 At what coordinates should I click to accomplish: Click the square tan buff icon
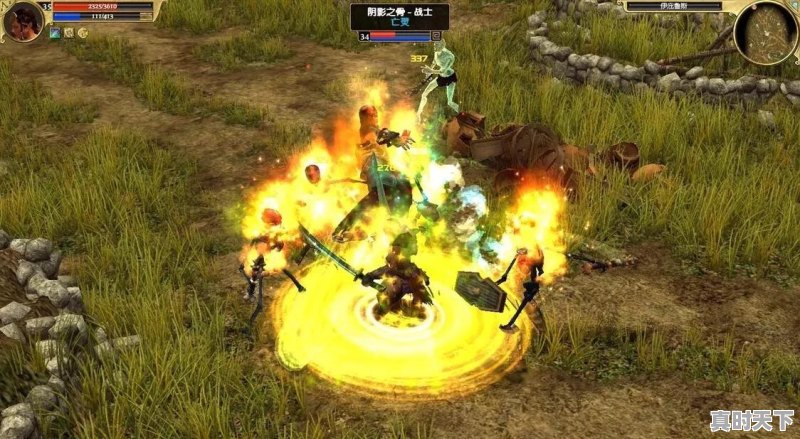[x=69, y=33]
